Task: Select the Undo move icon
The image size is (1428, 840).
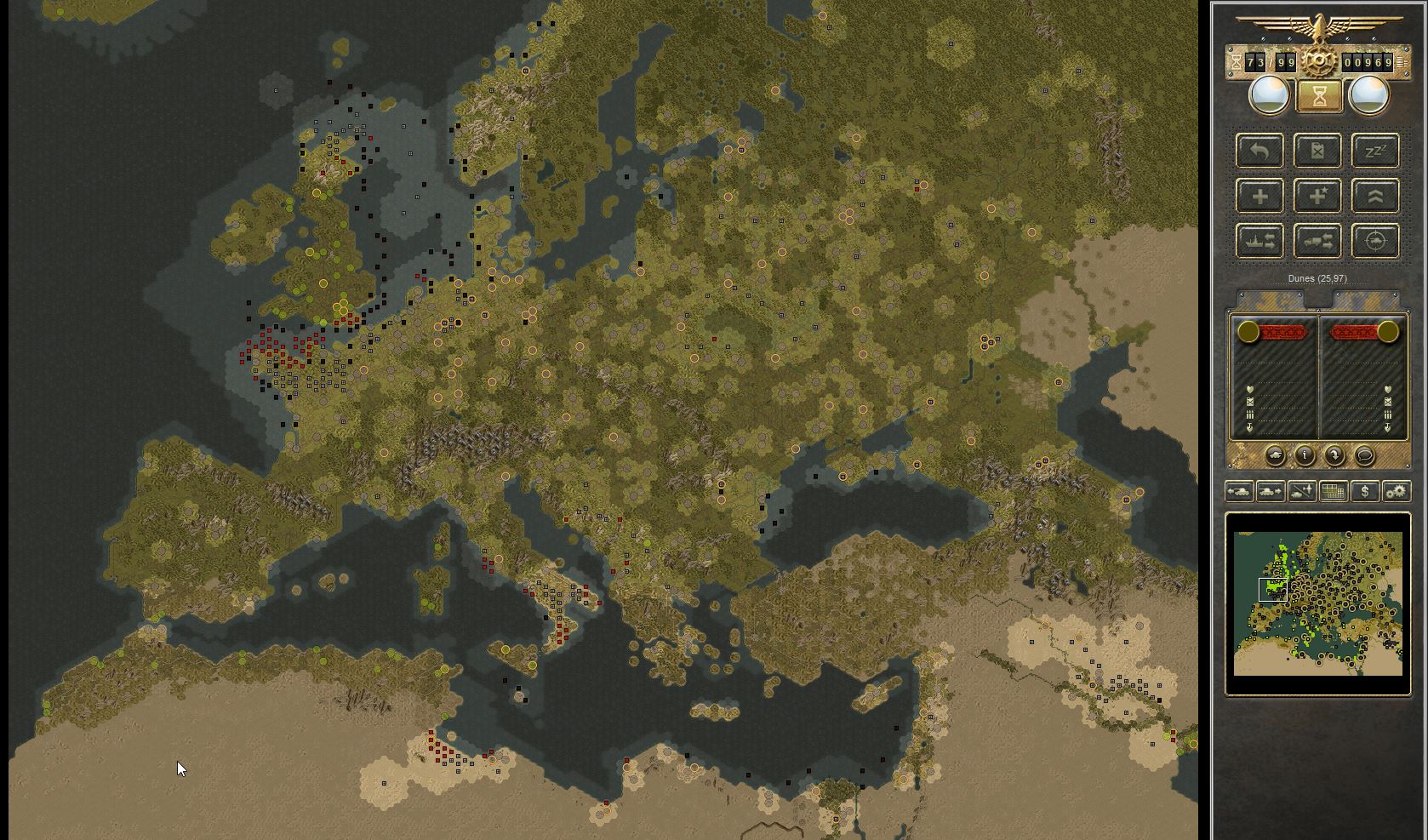Action: coord(1259,151)
